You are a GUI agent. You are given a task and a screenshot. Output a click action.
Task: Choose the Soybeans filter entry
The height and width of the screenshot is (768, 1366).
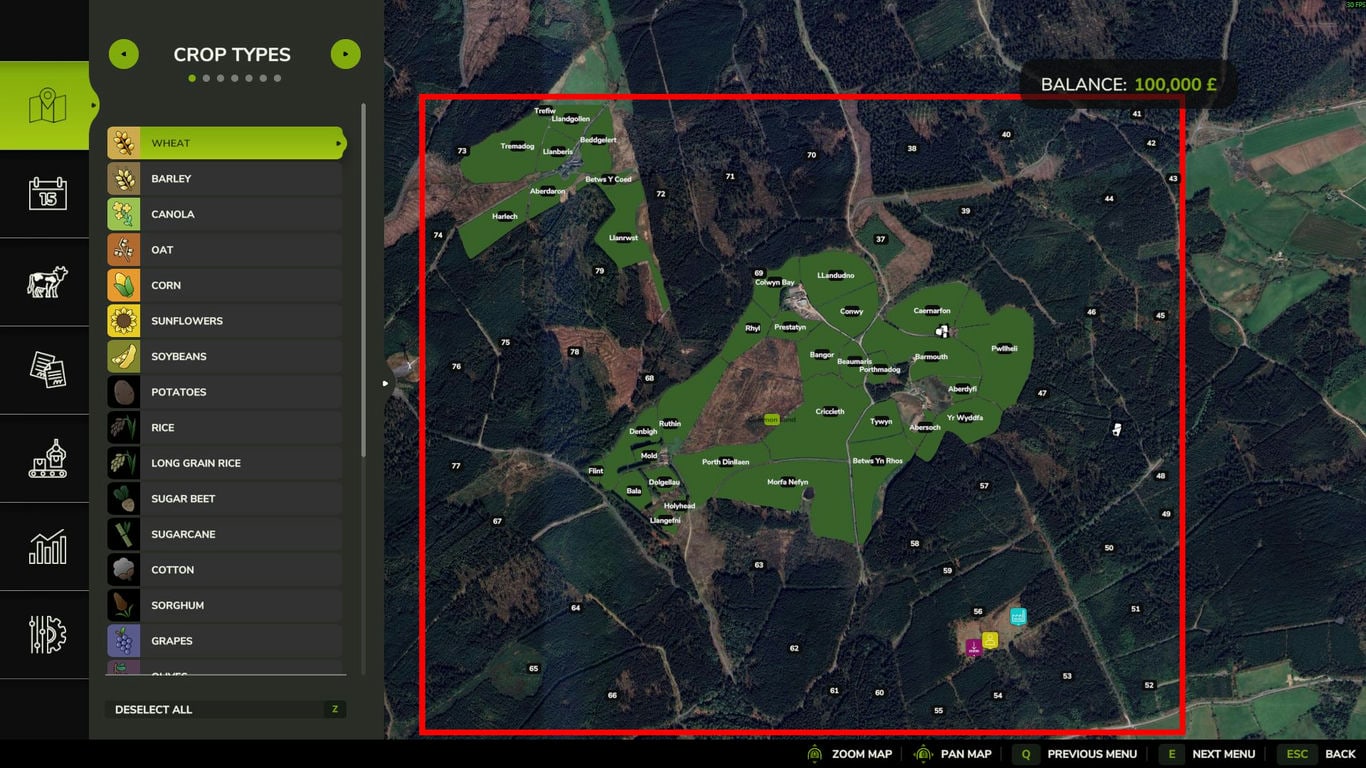click(226, 356)
